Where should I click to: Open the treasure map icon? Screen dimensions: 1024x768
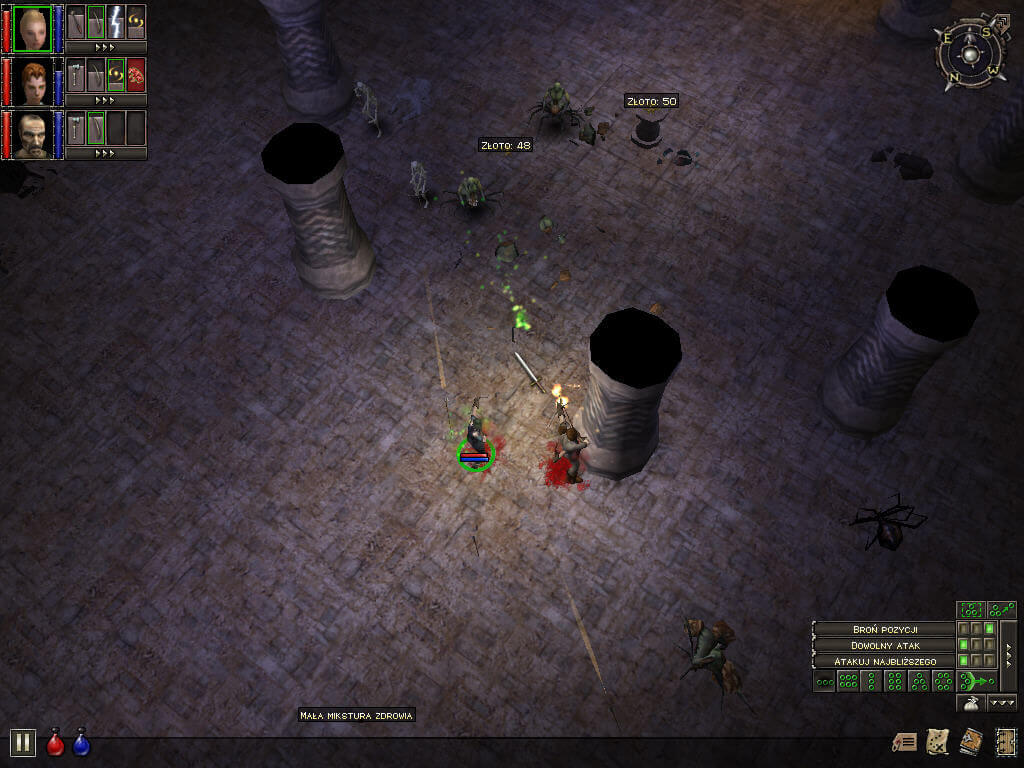pyautogui.click(x=938, y=741)
